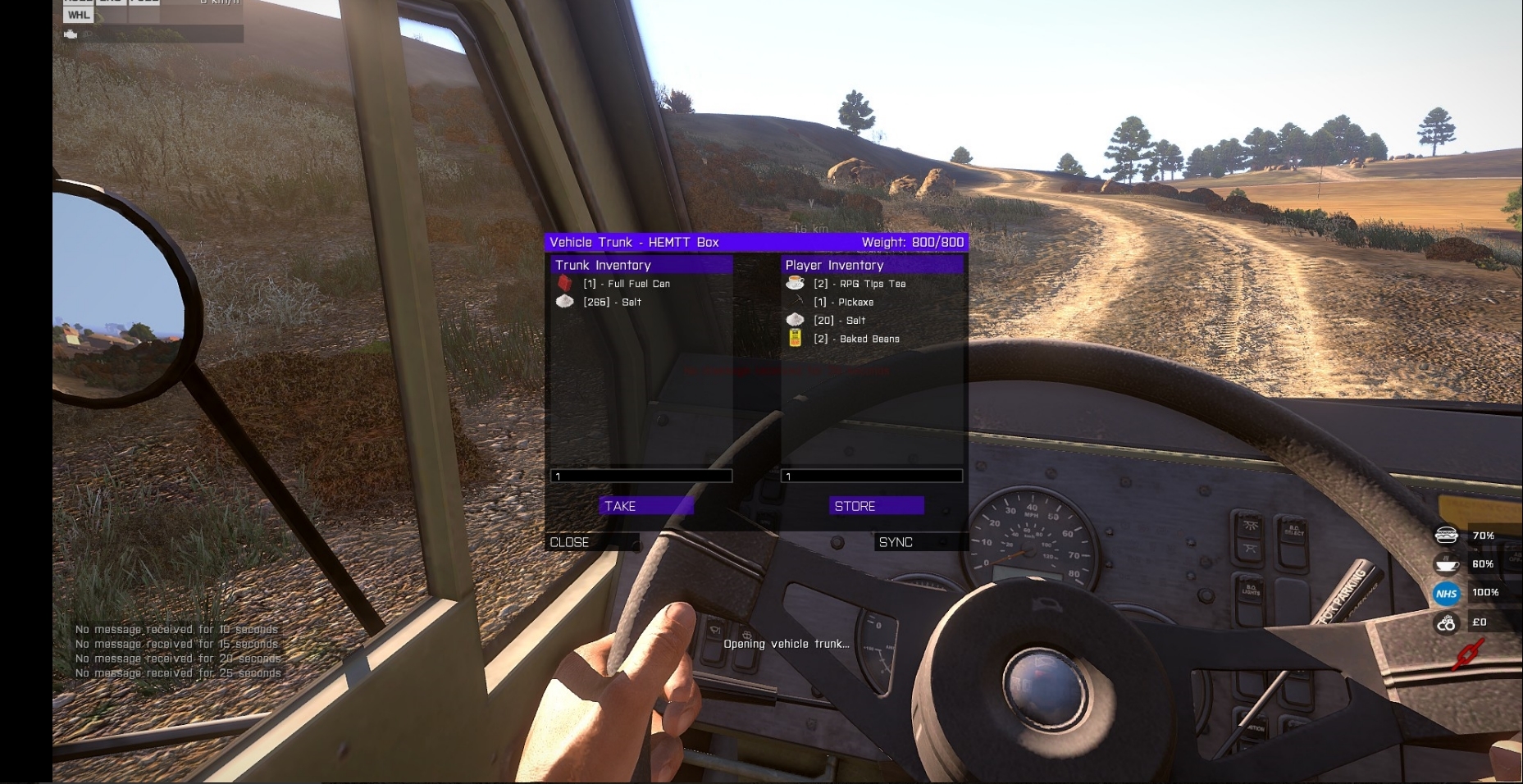Close the vehicle trunk window
1523x784 pixels.
pyautogui.click(x=592, y=542)
